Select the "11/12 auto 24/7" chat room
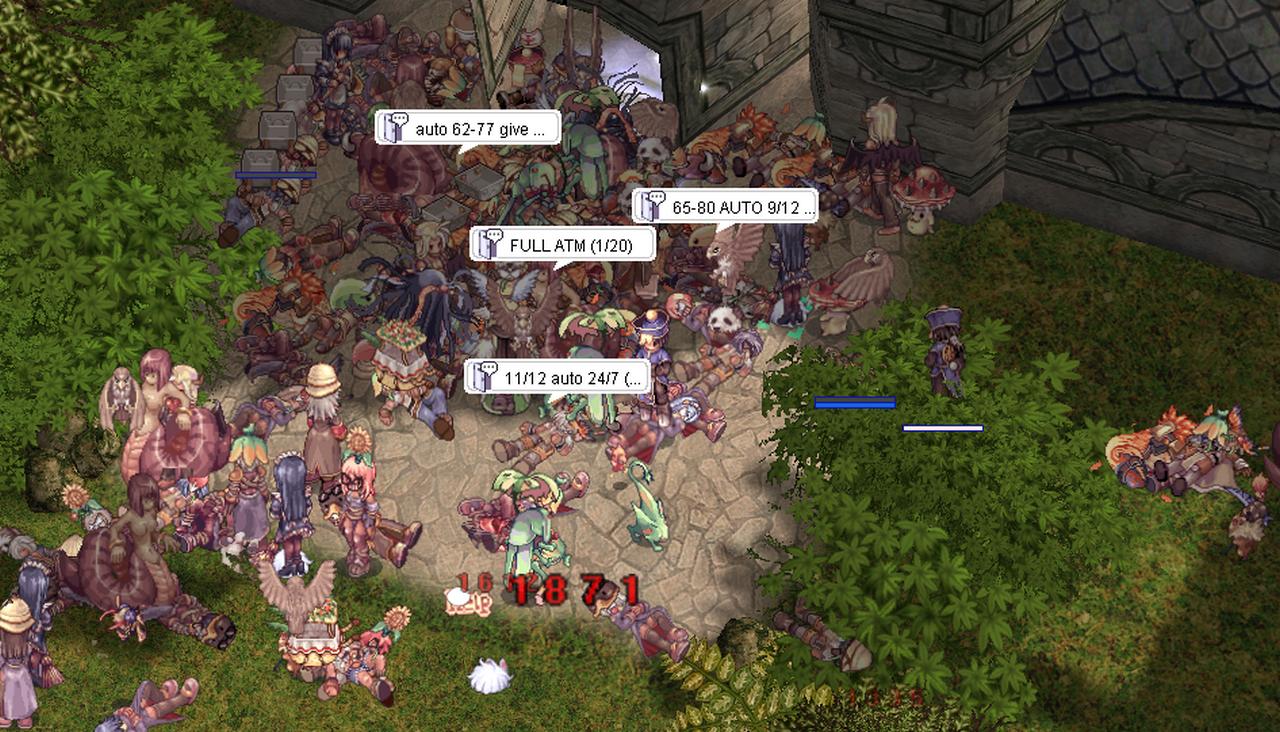 558,378
